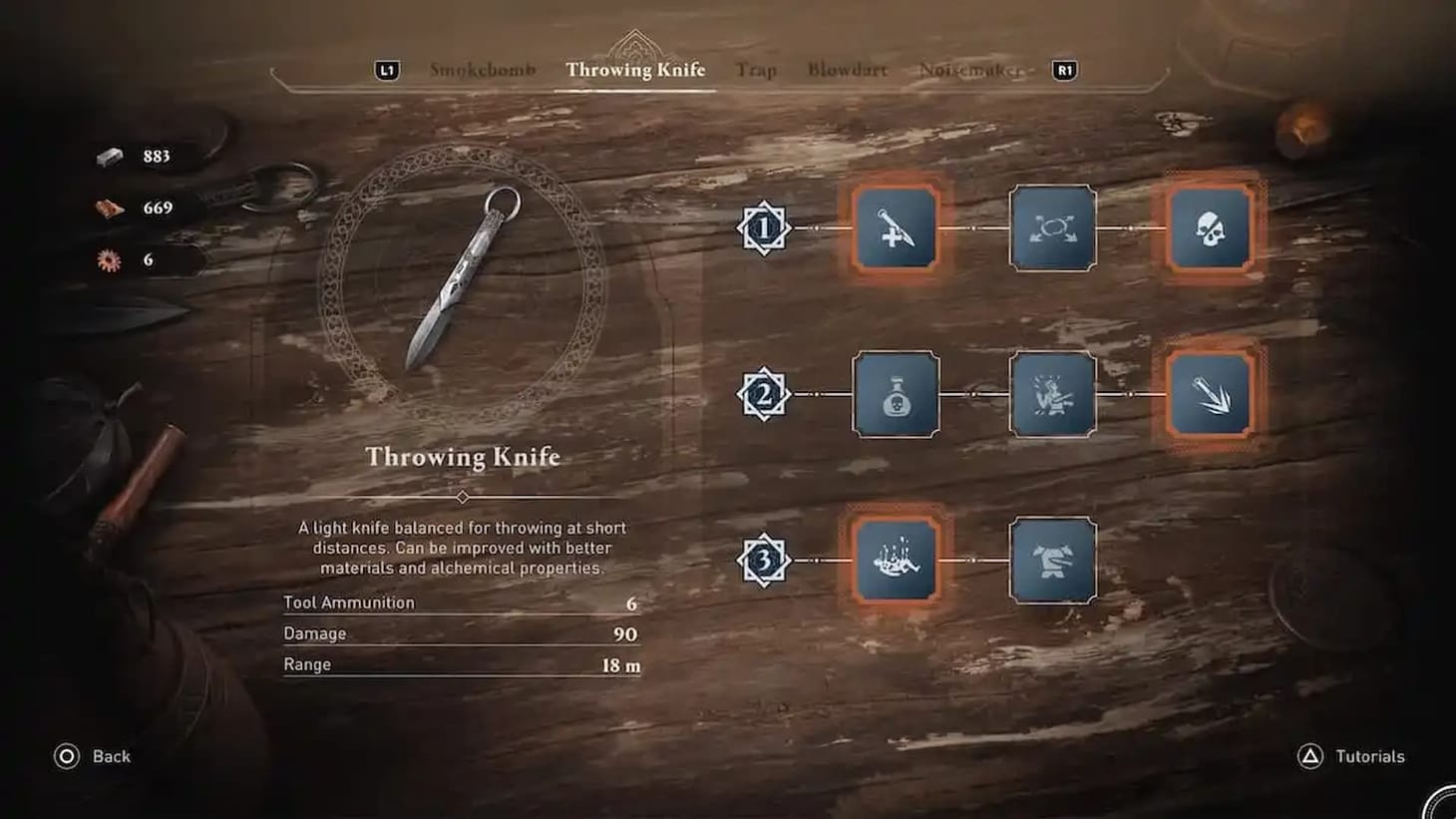Click the tier 3 medallion marker
This screenshot has width=1456, height=819.
coord(762,562)
